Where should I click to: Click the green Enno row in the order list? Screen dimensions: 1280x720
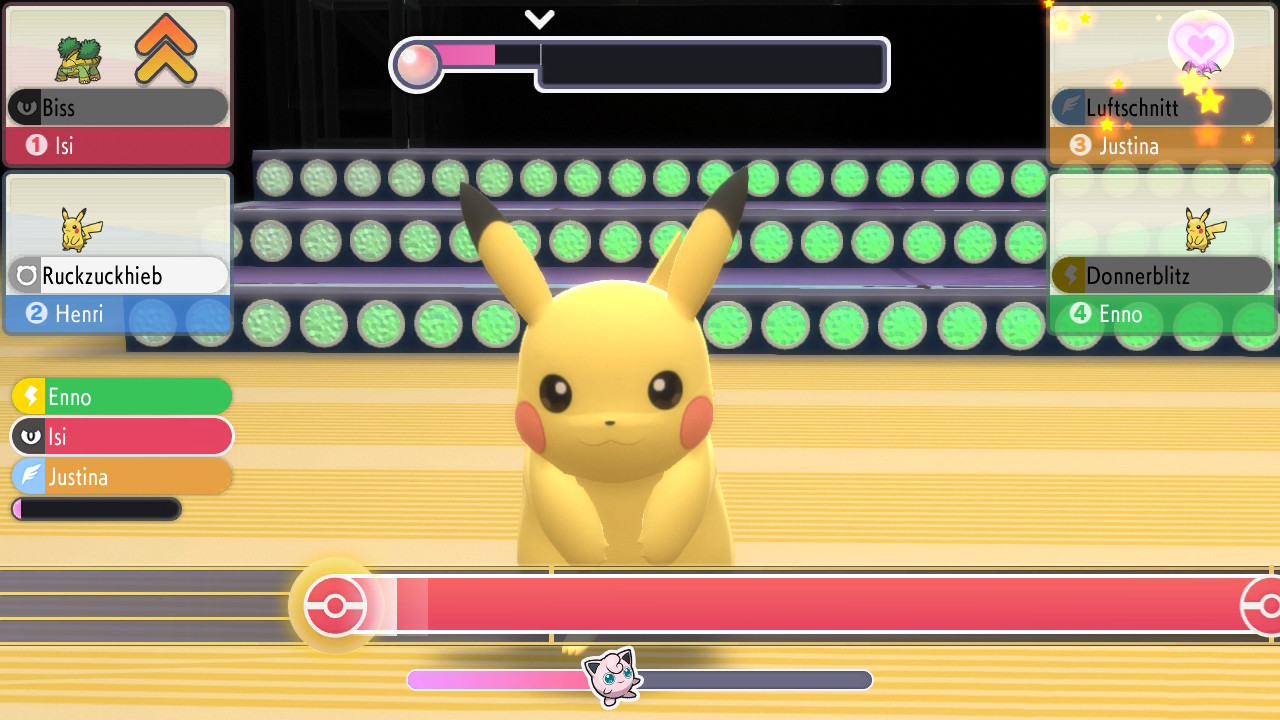(122, 396)
